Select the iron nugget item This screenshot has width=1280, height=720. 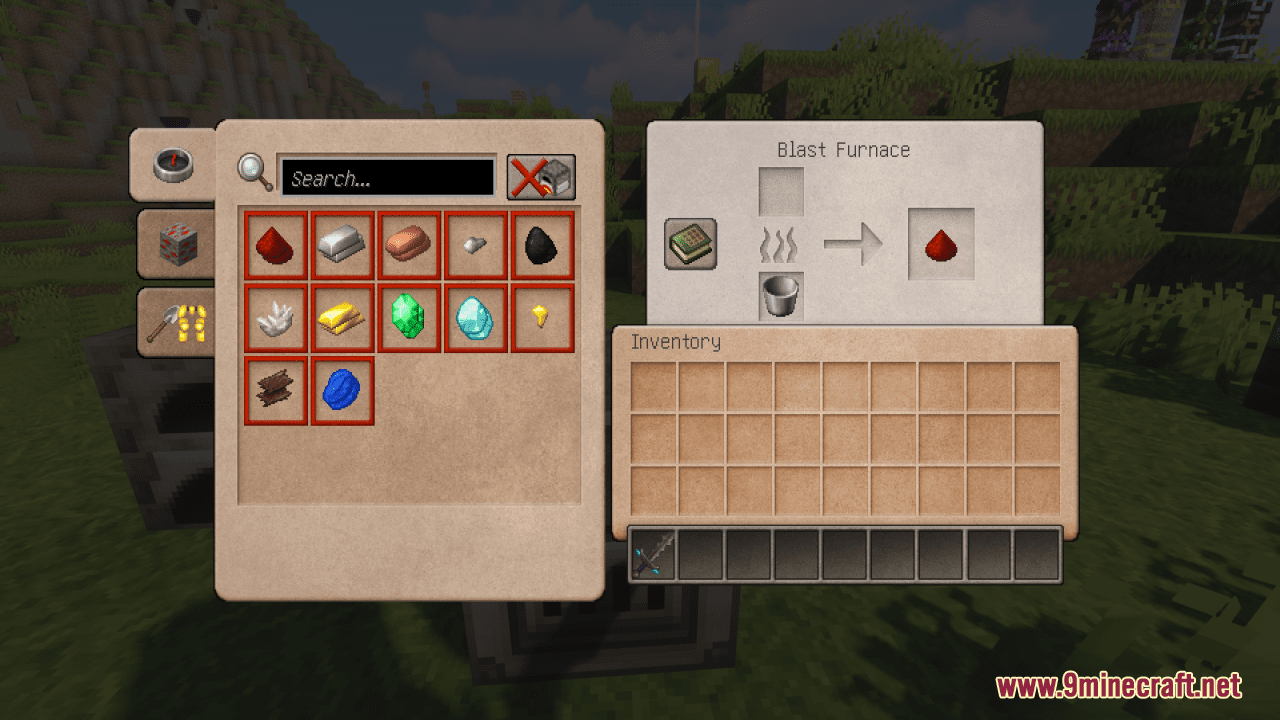point(476,245)
